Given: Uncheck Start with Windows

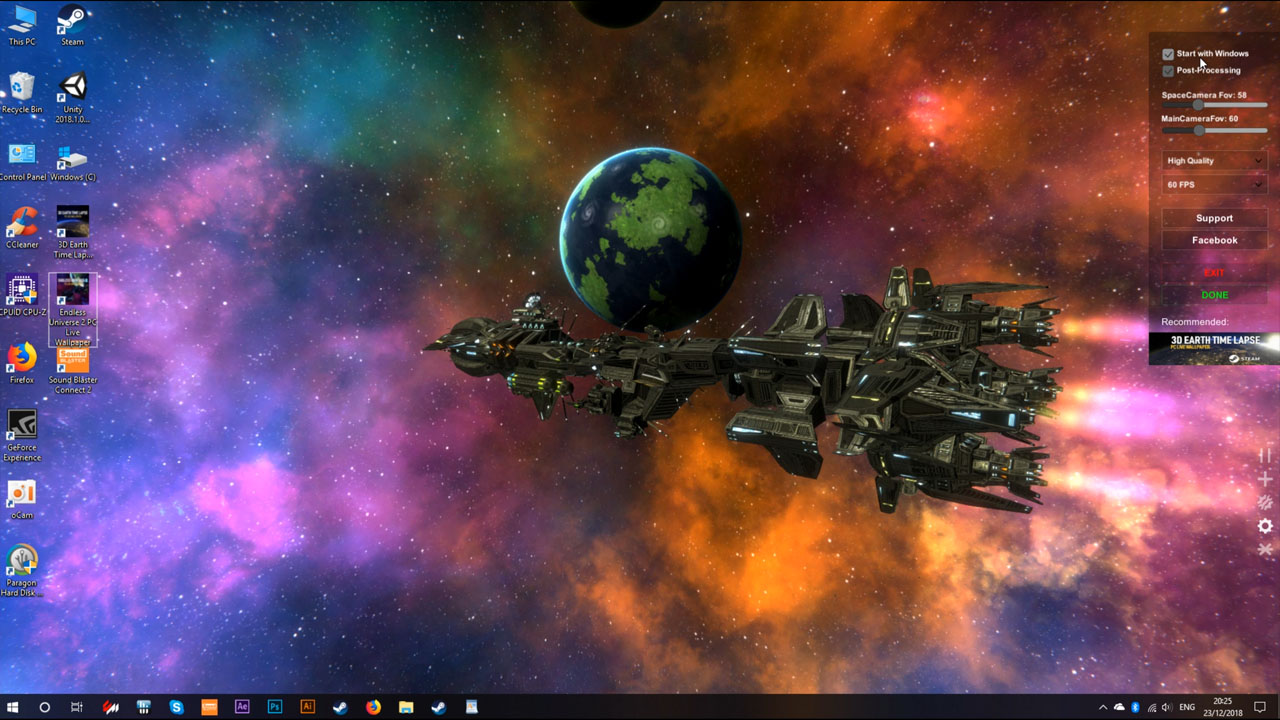Looking at the screenshot, I should [1168, 54].
